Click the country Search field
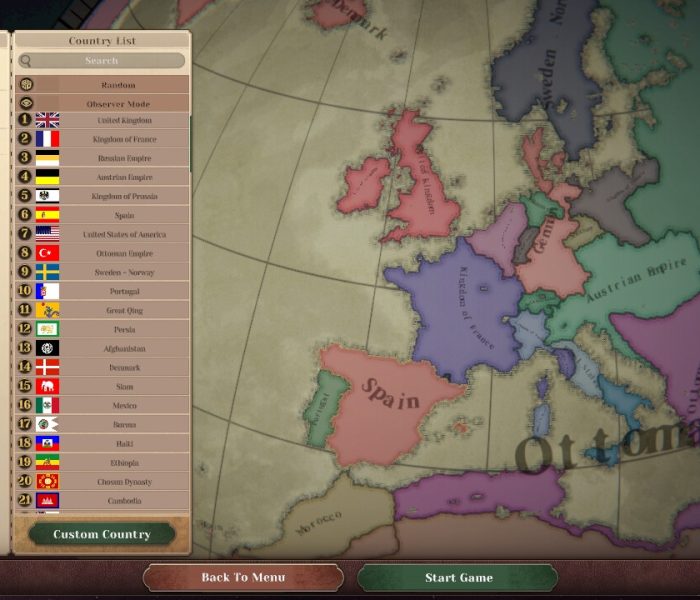This screenshot has height=600, width=700. [101, 61]
